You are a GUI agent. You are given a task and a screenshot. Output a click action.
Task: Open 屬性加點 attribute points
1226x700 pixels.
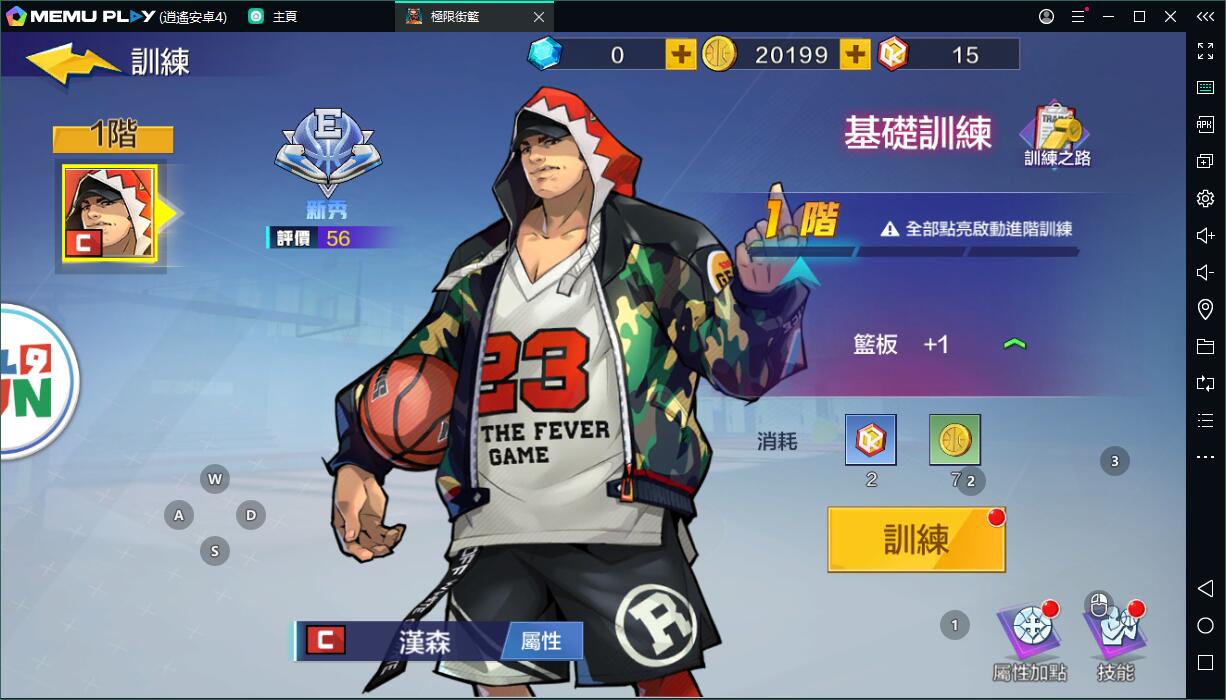pos(1029,636)
